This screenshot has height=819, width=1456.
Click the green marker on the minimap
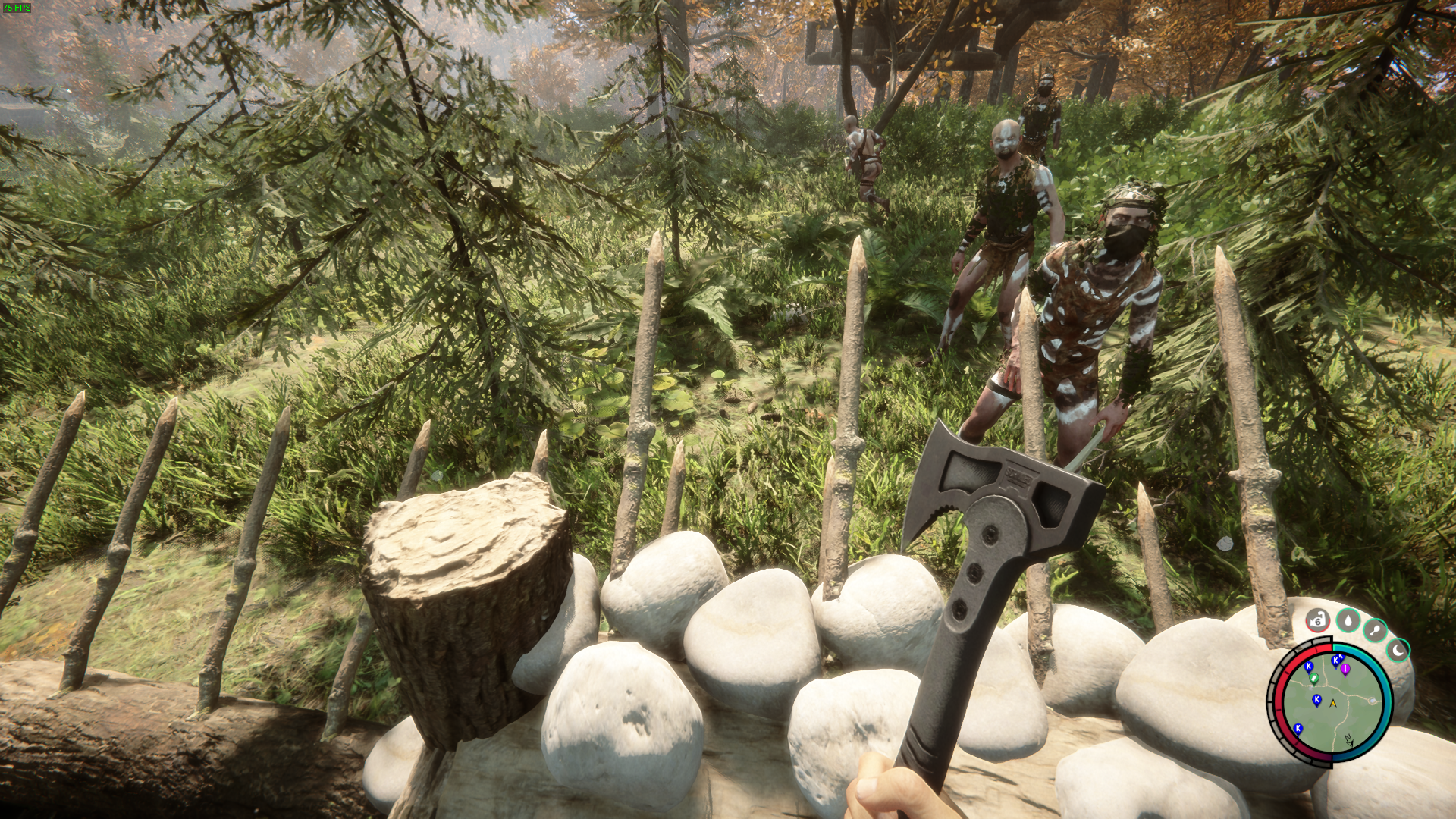pos(1314,679)
